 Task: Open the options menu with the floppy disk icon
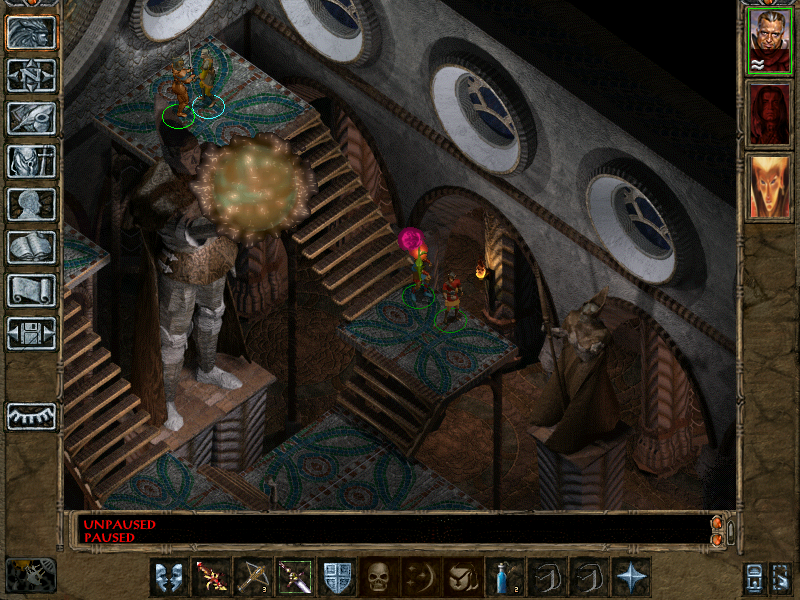click(x=31, y=333)
